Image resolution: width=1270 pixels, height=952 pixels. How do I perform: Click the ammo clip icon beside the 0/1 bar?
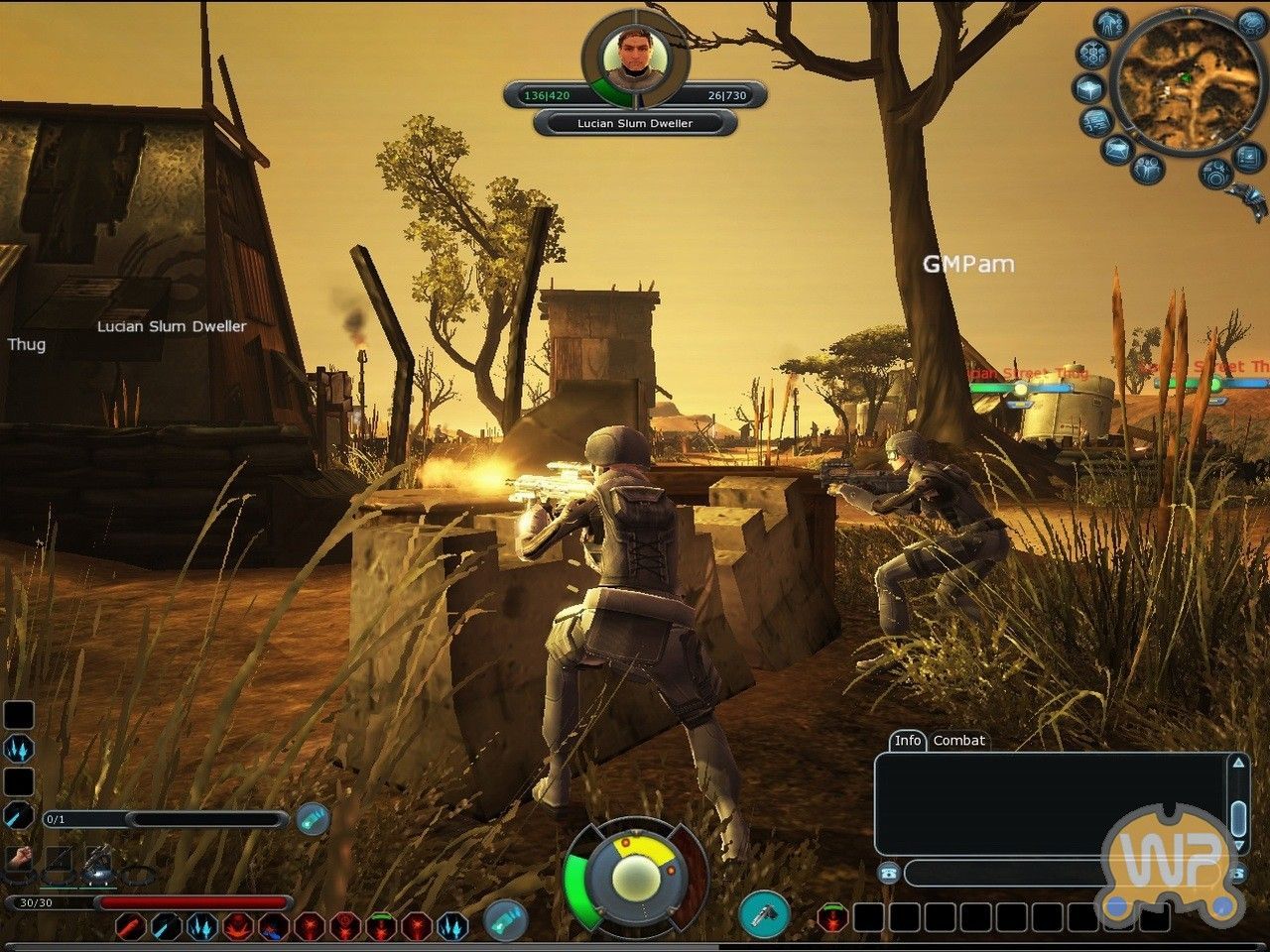(314, 817)
